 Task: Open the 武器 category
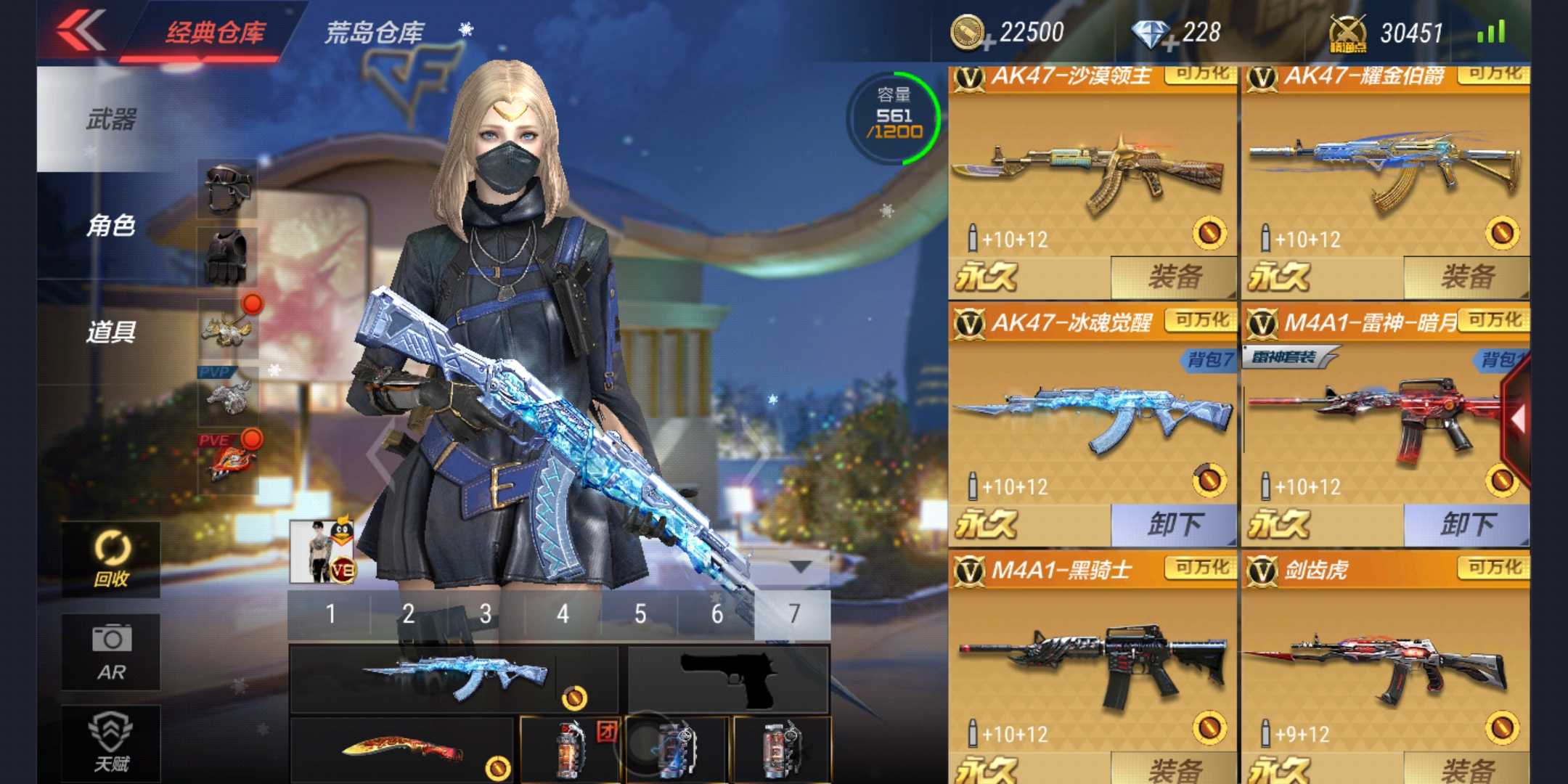[x=111, y=119]
